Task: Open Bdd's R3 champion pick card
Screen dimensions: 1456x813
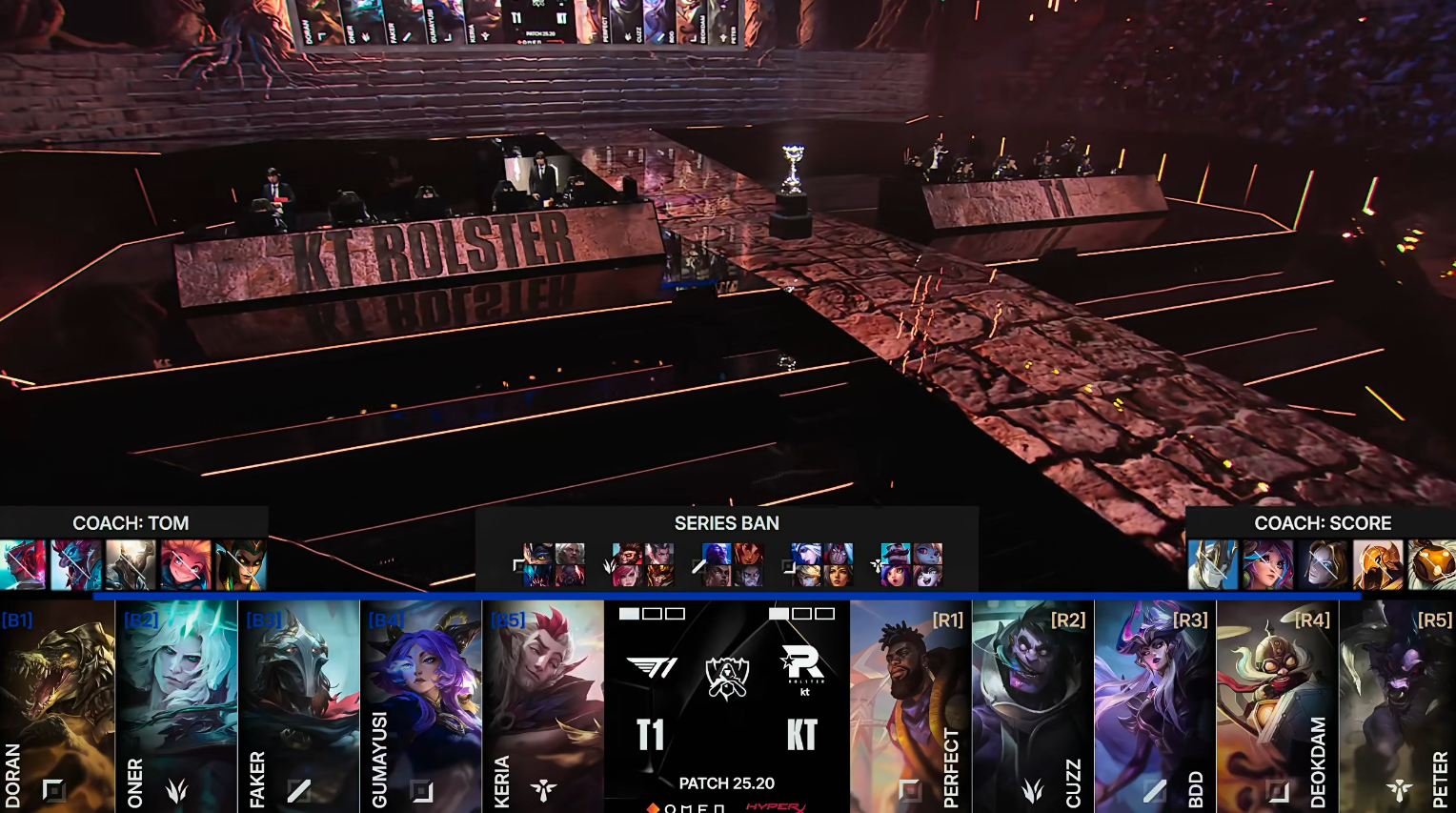Action: 1155,705
